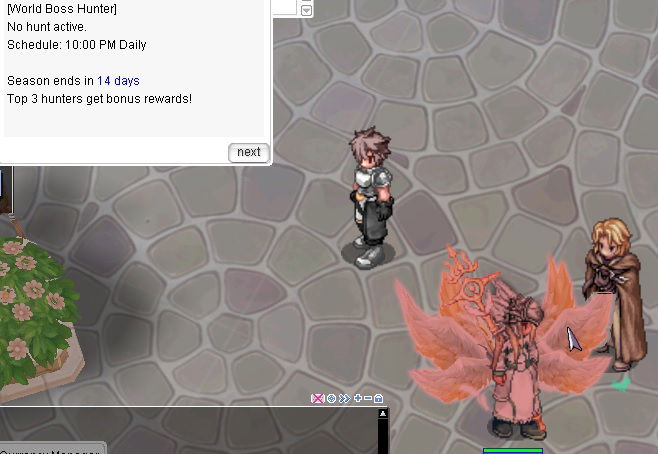
Task: Click next in the World Boss Hunter dialogue
Action: pyautogui.click(x=249, y=152)
